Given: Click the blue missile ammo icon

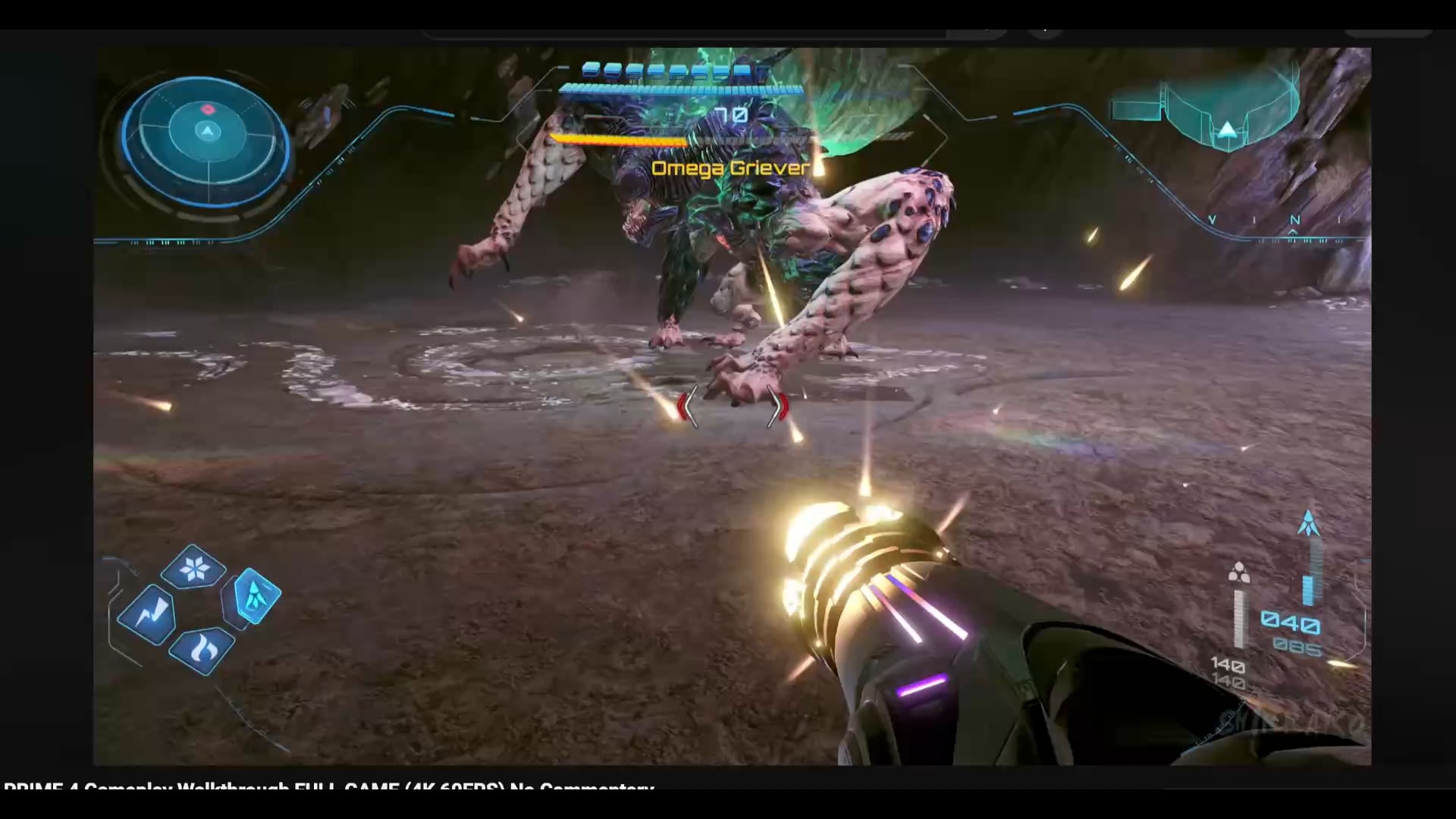Looking at the screenshot, I should pyautogui.click(x=1308, y=523).
